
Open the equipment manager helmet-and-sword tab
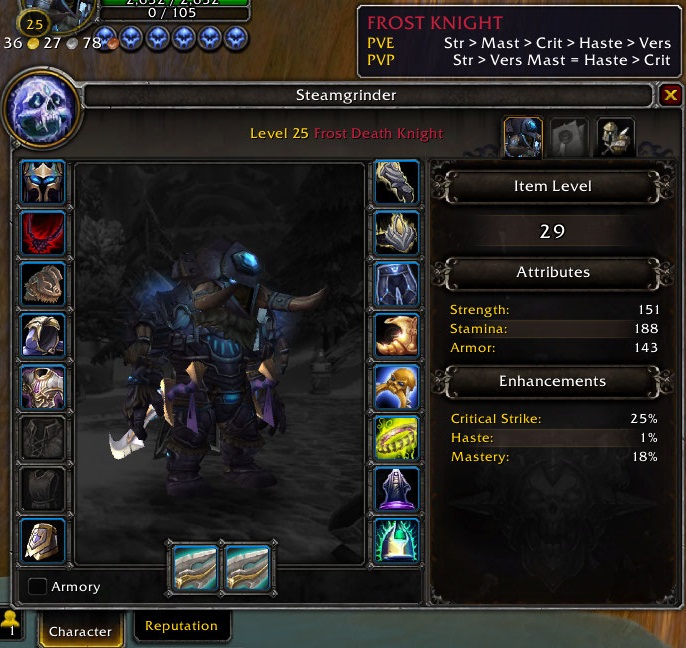[x=615, y=137]
